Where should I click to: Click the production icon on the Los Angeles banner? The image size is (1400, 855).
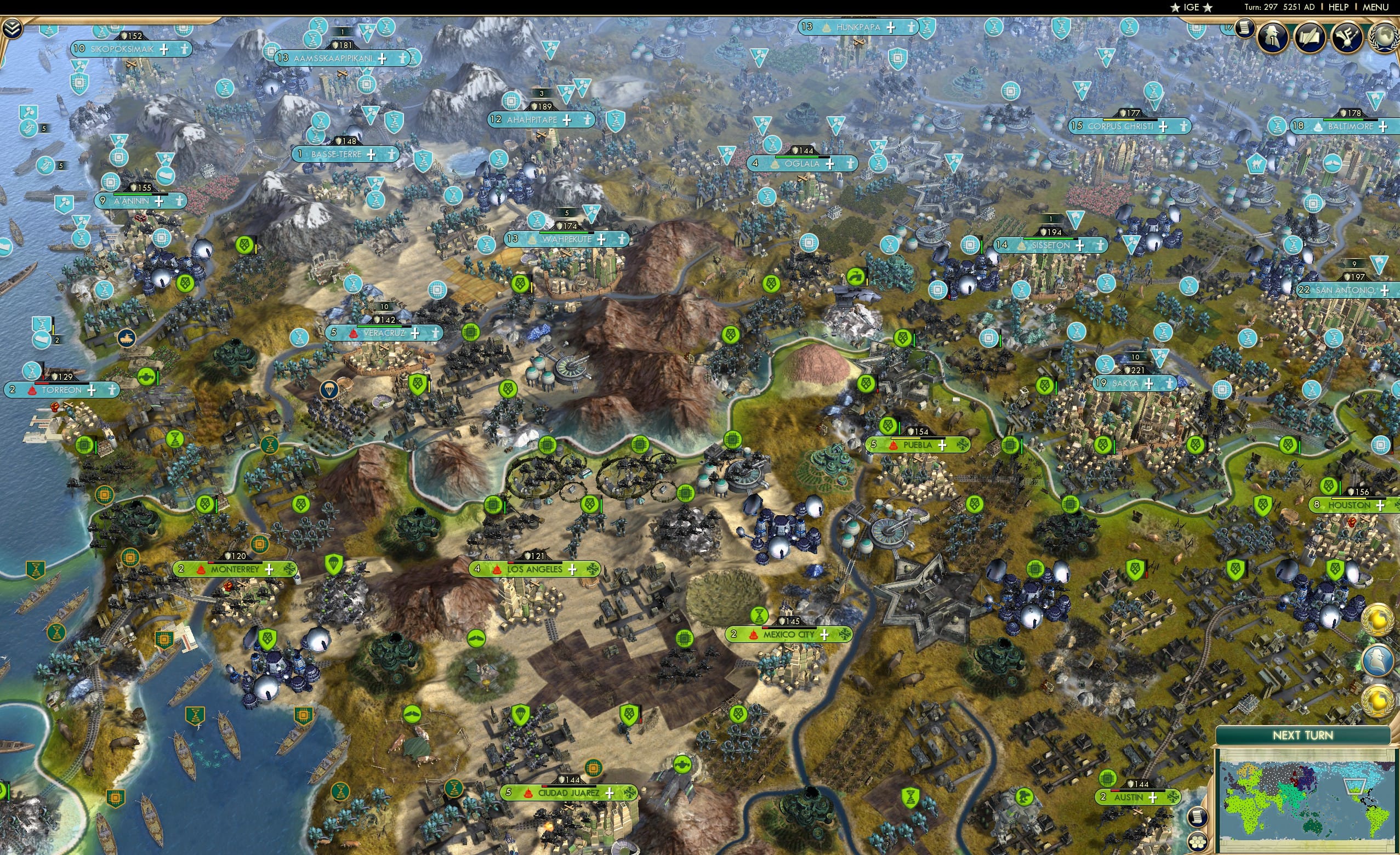(x=594, y=569)
